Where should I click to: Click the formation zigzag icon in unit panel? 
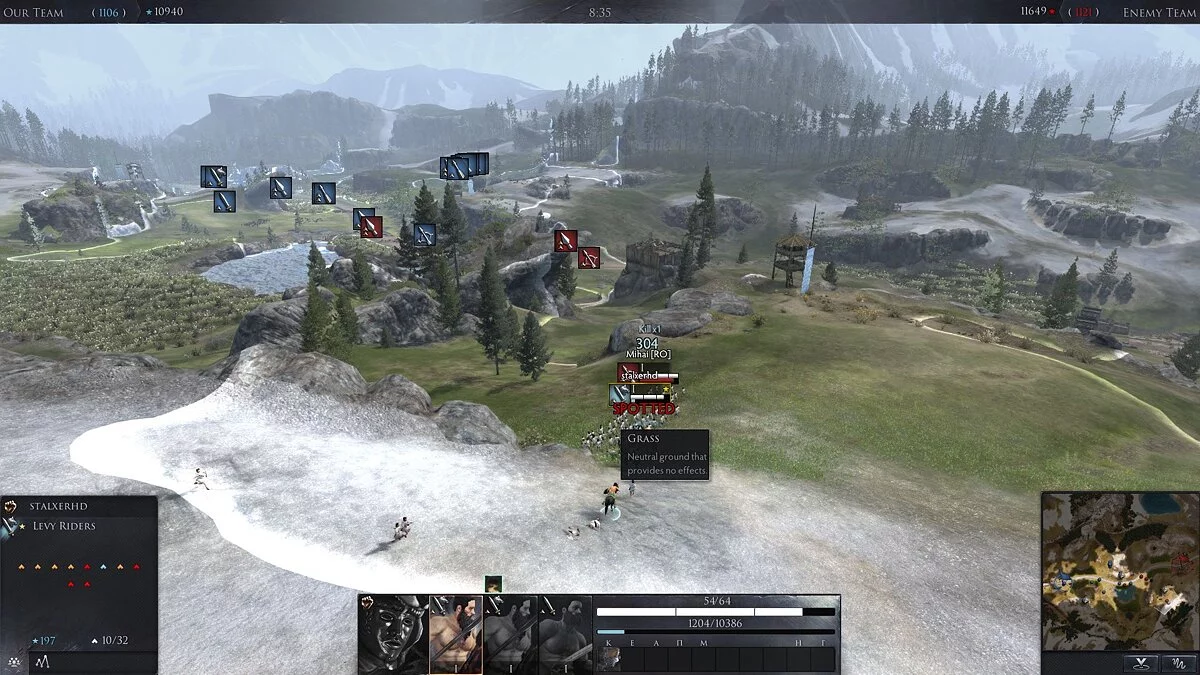43,662
